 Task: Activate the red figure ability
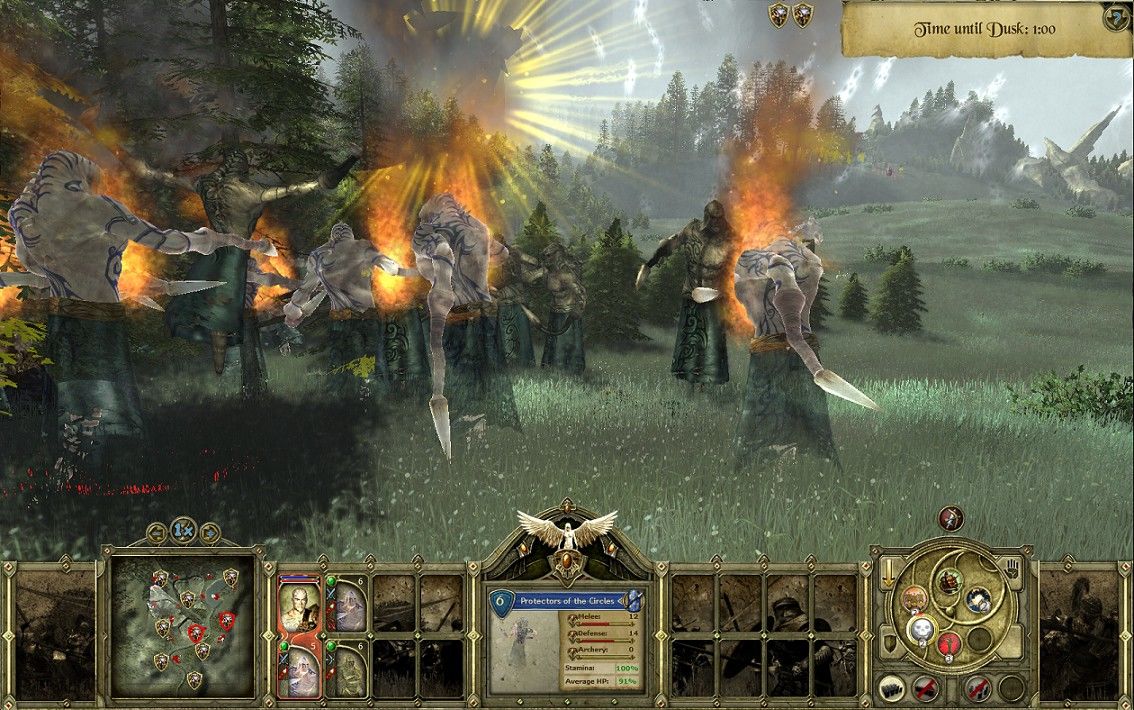click(950, 643)
